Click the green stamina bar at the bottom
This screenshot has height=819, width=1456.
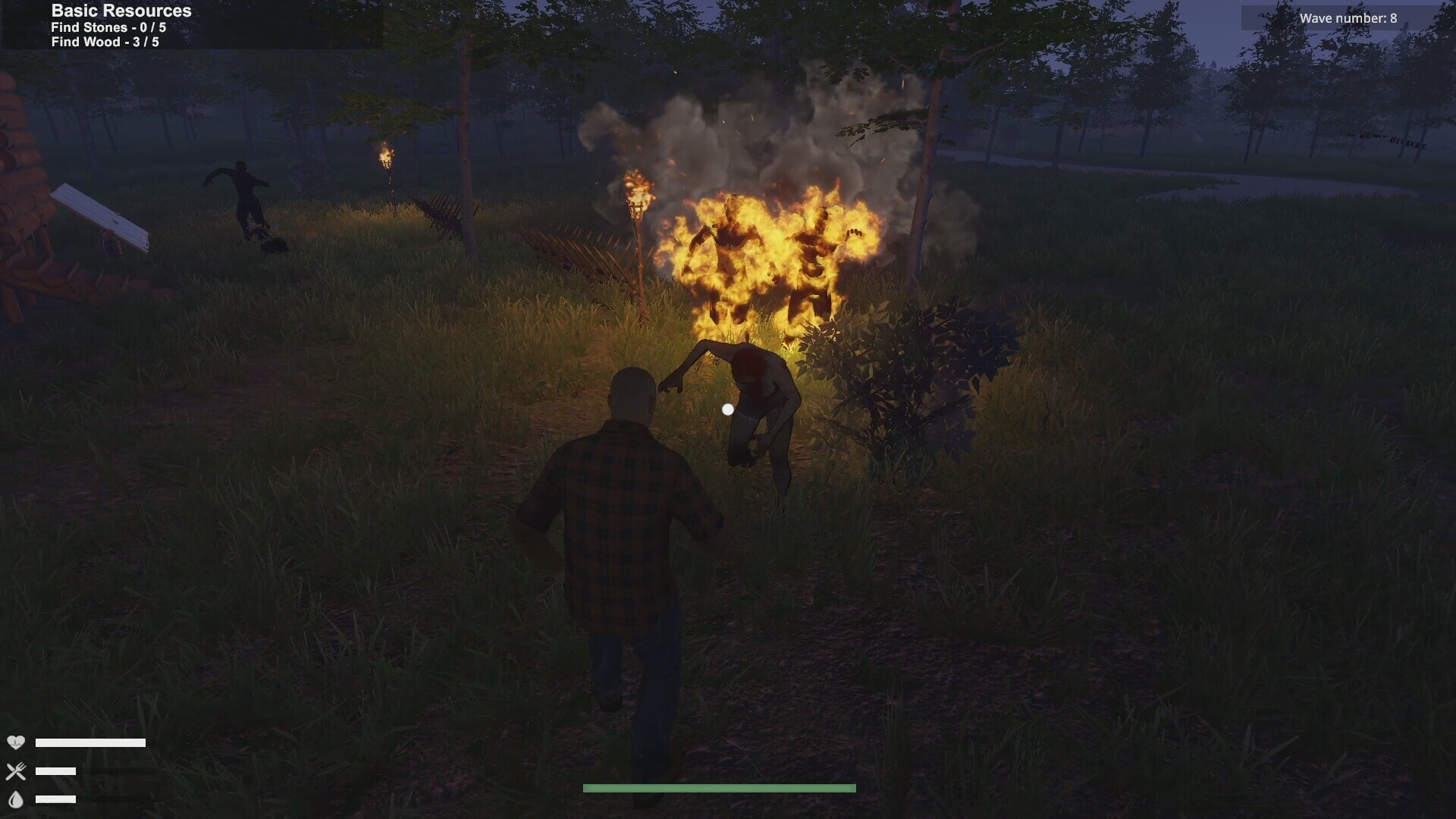coord(718,788)
